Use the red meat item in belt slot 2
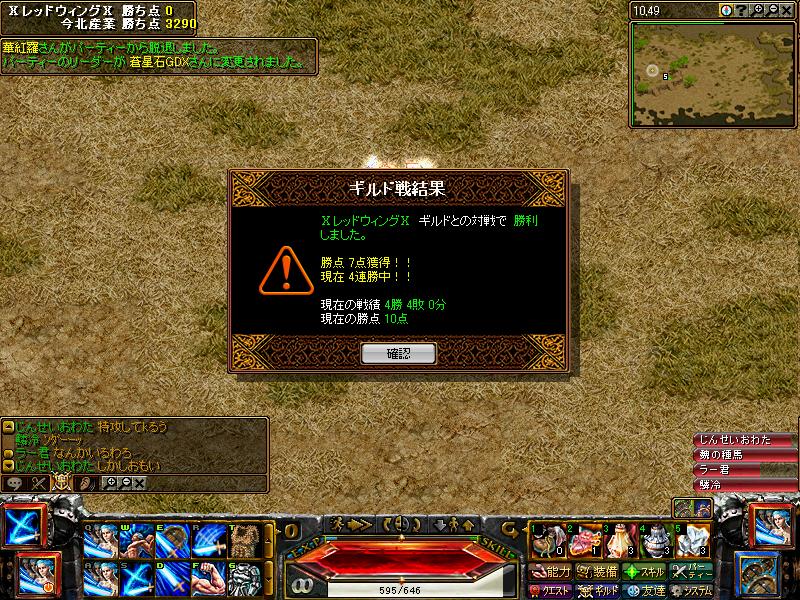Image resolution: width=800 pixels, height=600 pixels. pyautogui.click(x=583, y=541)
